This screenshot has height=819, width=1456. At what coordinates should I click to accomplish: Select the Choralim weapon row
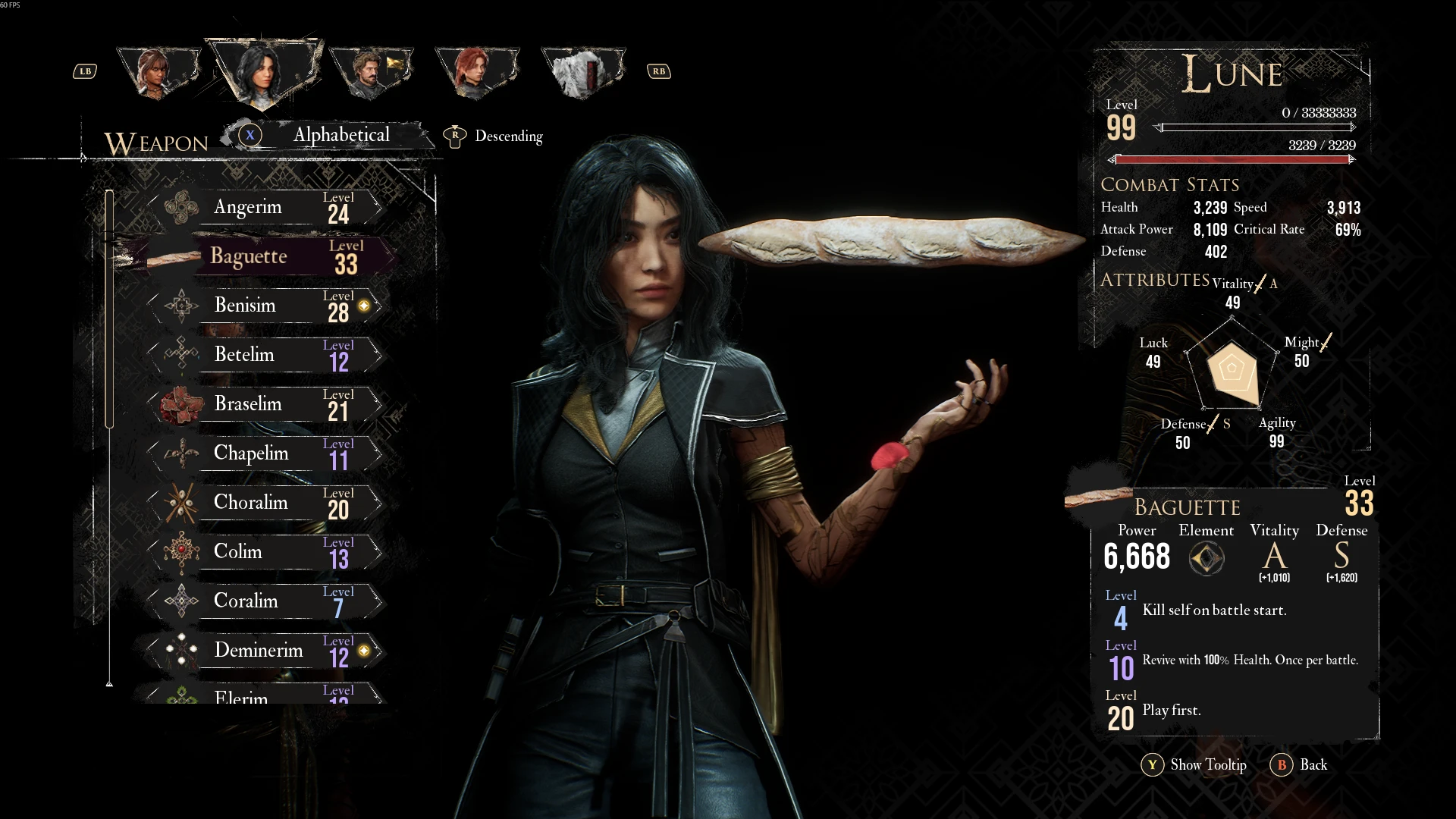click(265, 503)
